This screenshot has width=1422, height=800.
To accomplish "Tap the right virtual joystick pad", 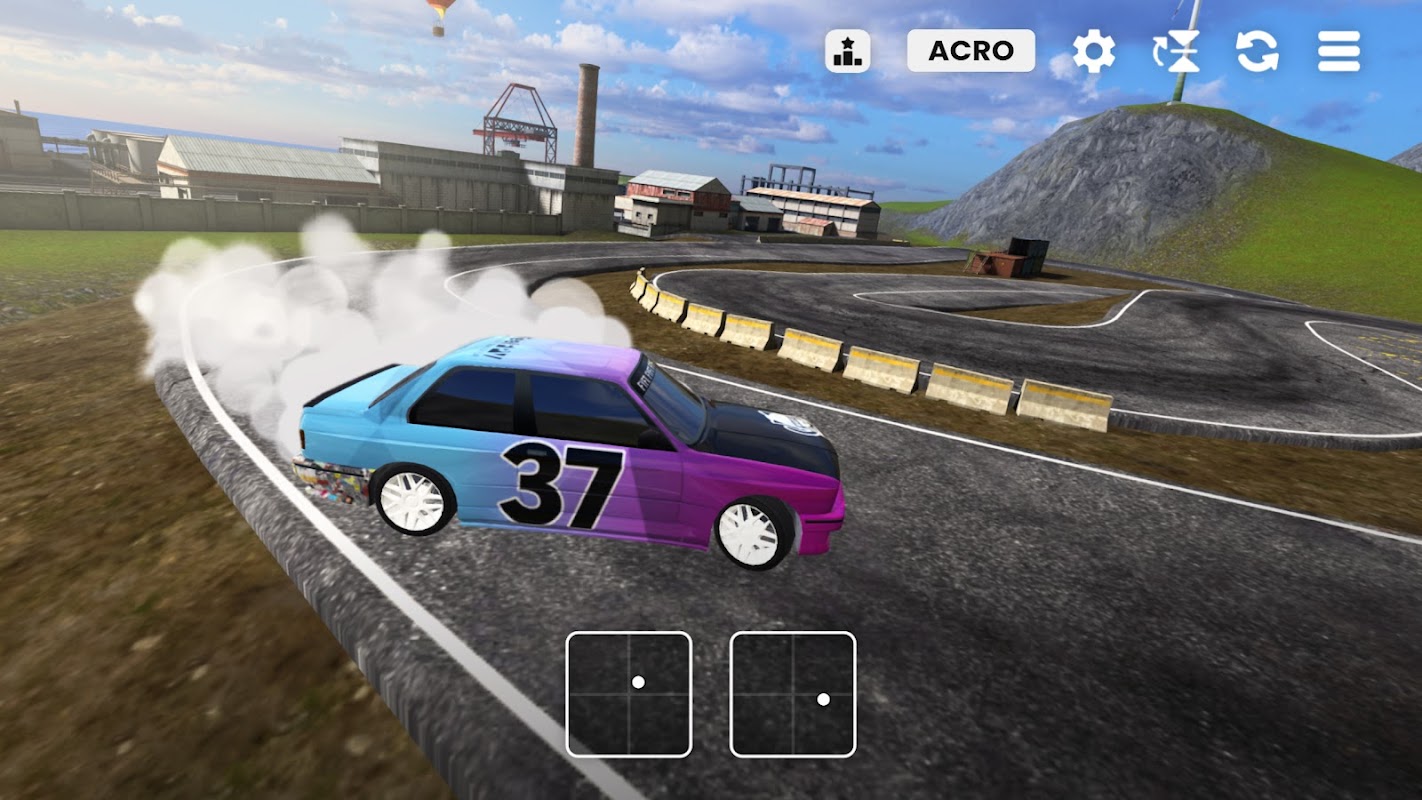I will (x=793, y=694).
